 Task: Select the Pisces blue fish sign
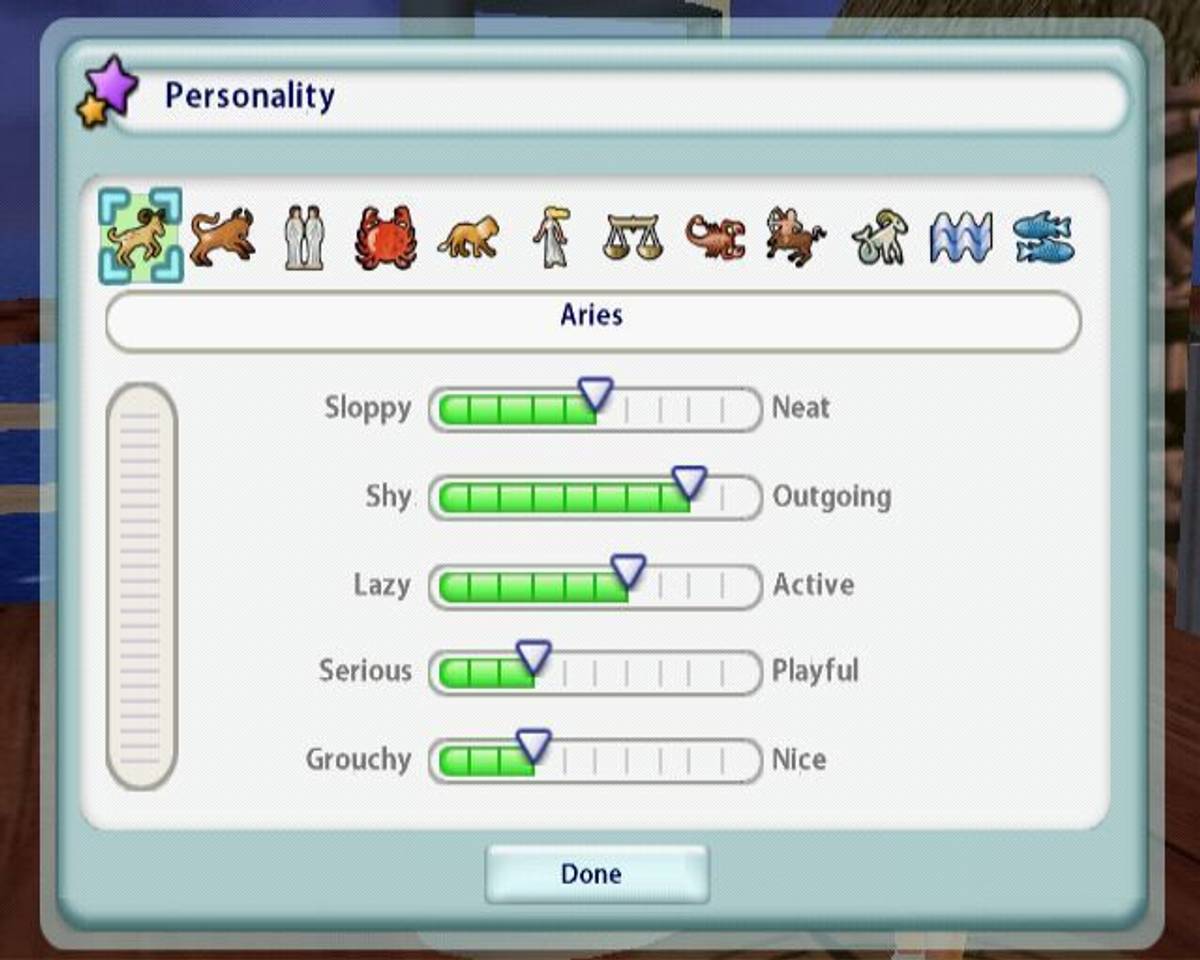pyautogui.click(x=1043, y=238)
